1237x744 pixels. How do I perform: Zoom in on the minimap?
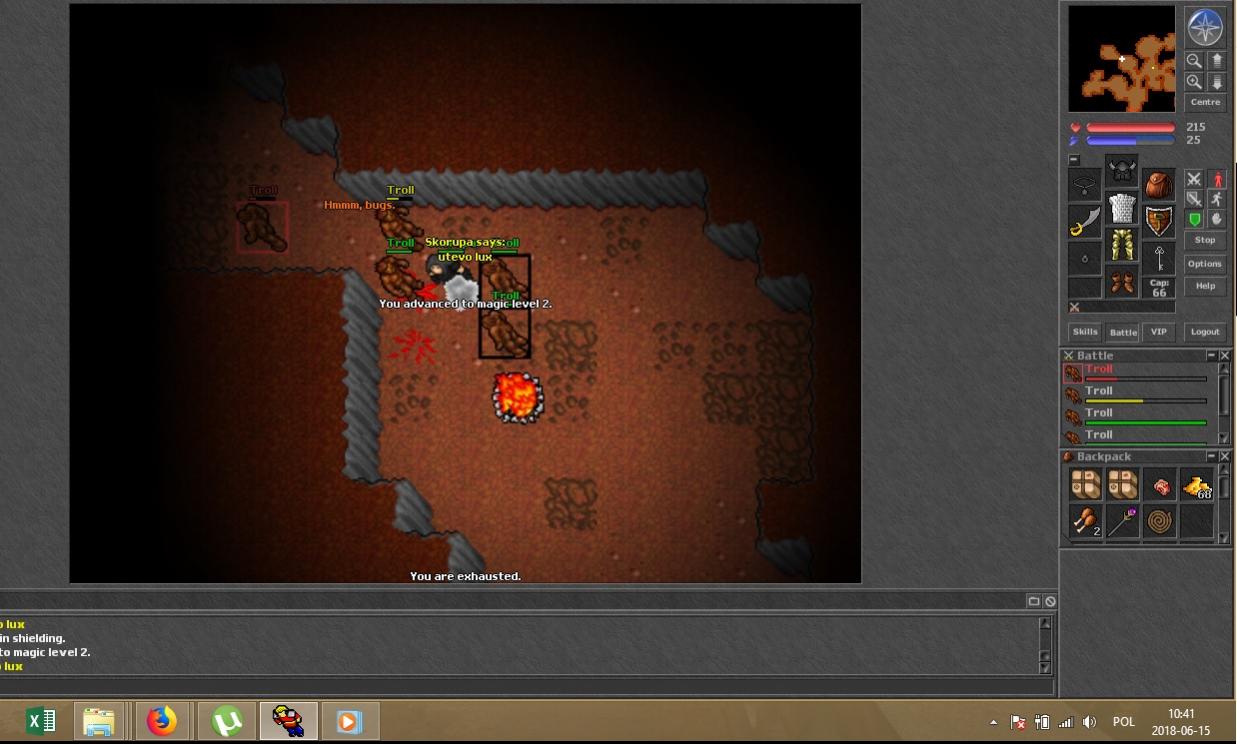(1194, 82)
